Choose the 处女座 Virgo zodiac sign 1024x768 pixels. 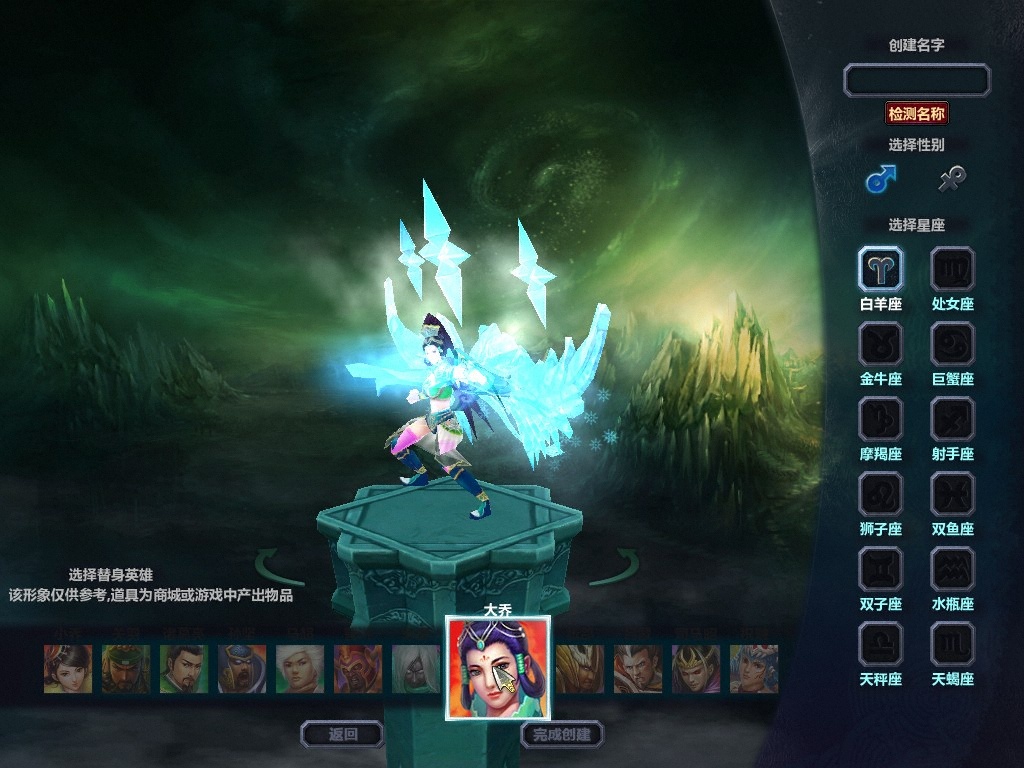(952, 269)
